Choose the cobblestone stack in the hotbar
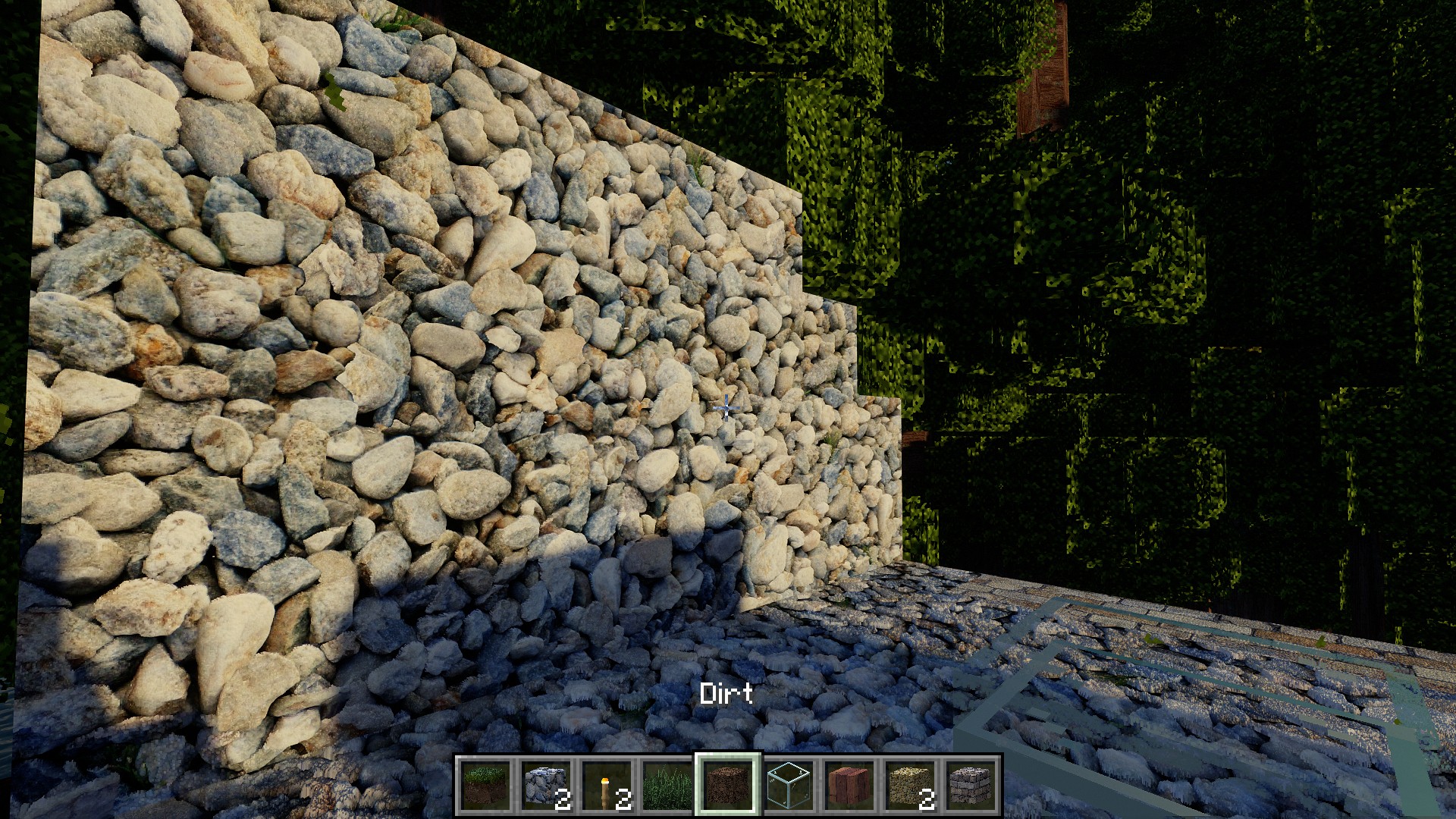Viewport: 1456px width, 819px height. [546, 785]
